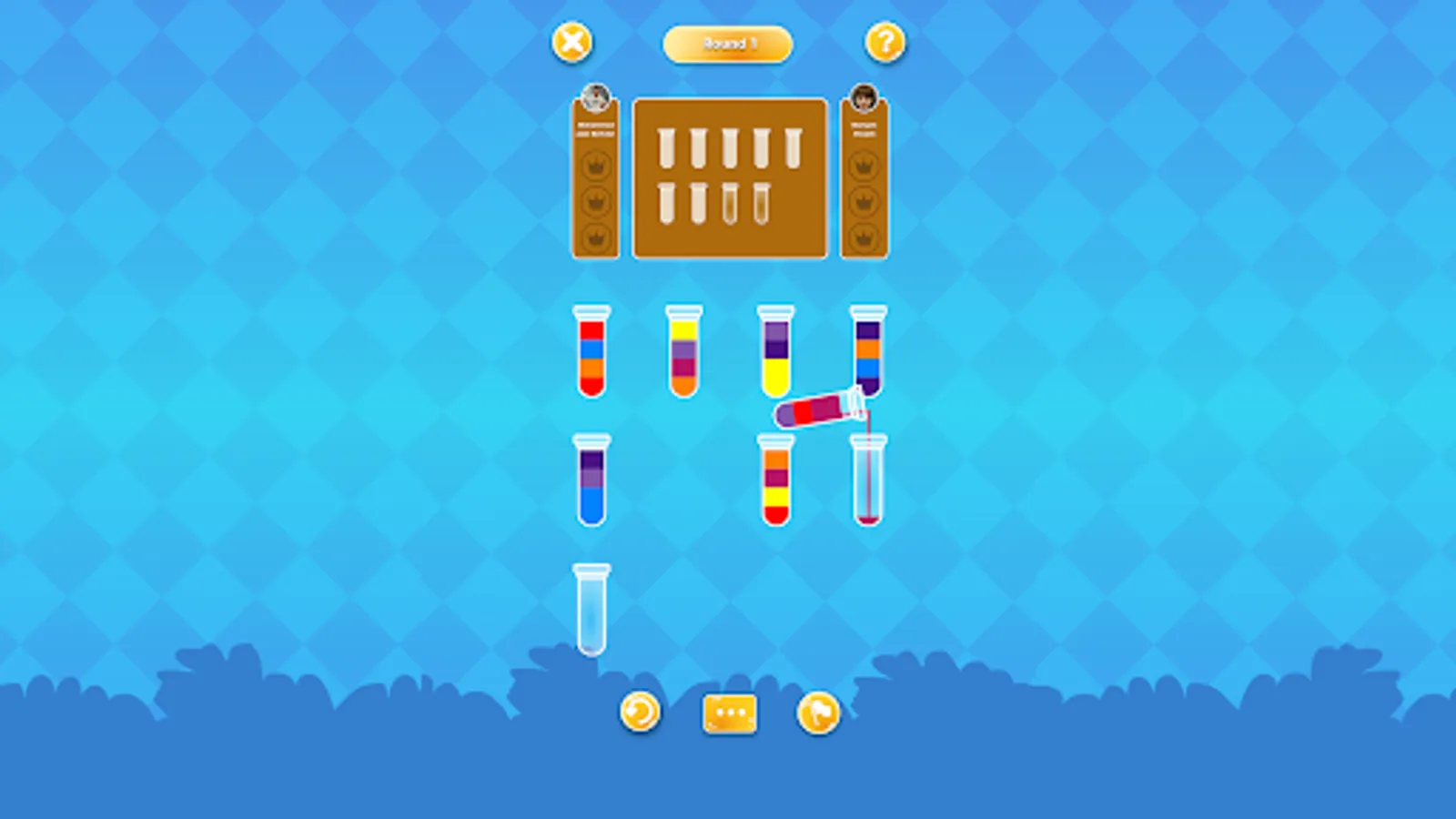Tap the tube topped with red liquid
The image size is (1456, 819).
(x=591, y=355)
